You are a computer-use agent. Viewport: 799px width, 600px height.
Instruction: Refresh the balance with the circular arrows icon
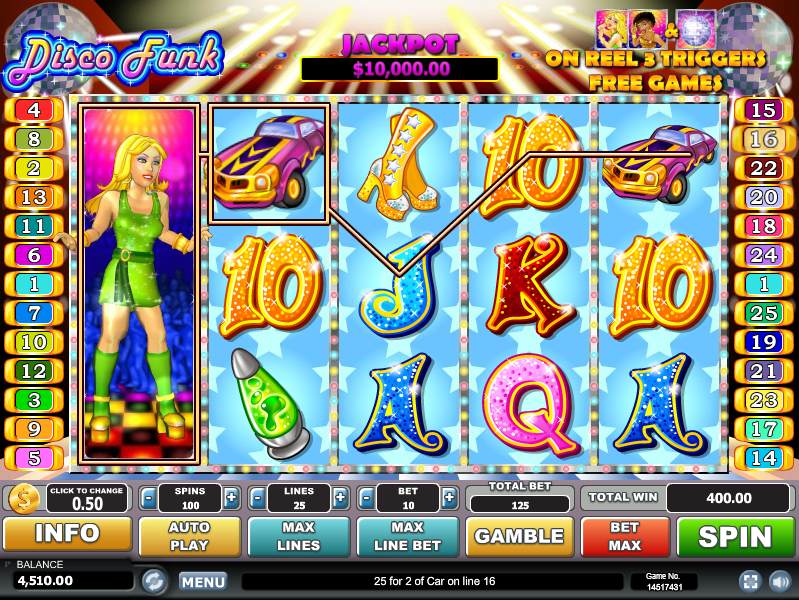(x=153, y=580)
